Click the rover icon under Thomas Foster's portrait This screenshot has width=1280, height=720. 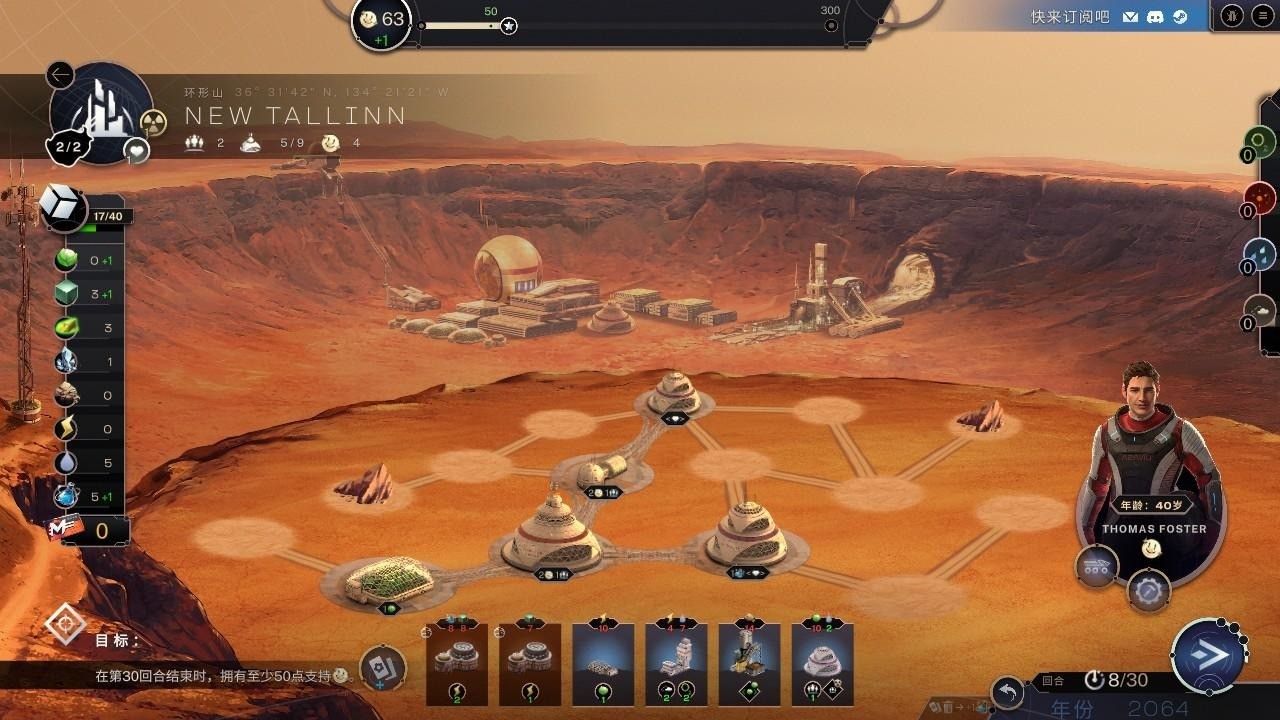[x=1098, y=565]
